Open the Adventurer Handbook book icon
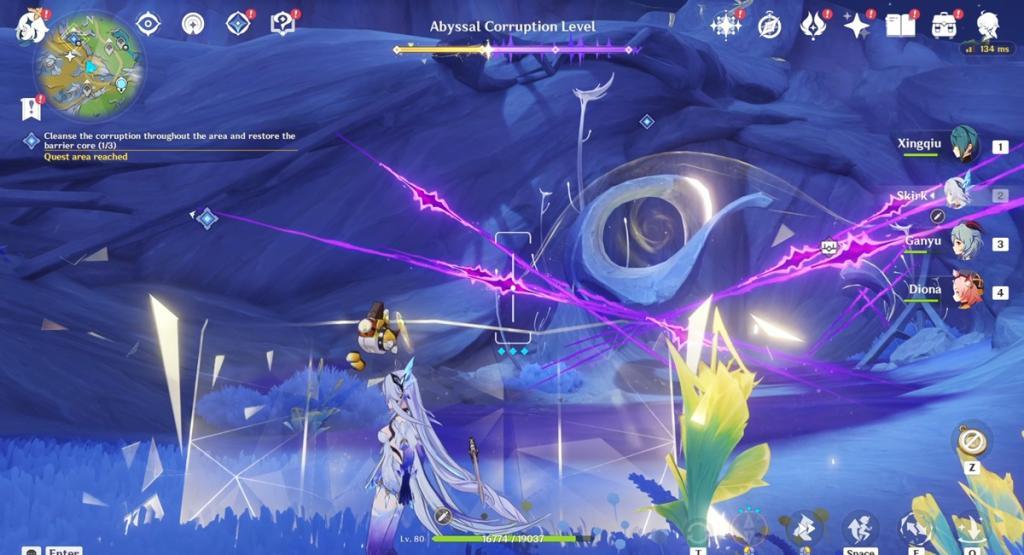 [900, 25]
